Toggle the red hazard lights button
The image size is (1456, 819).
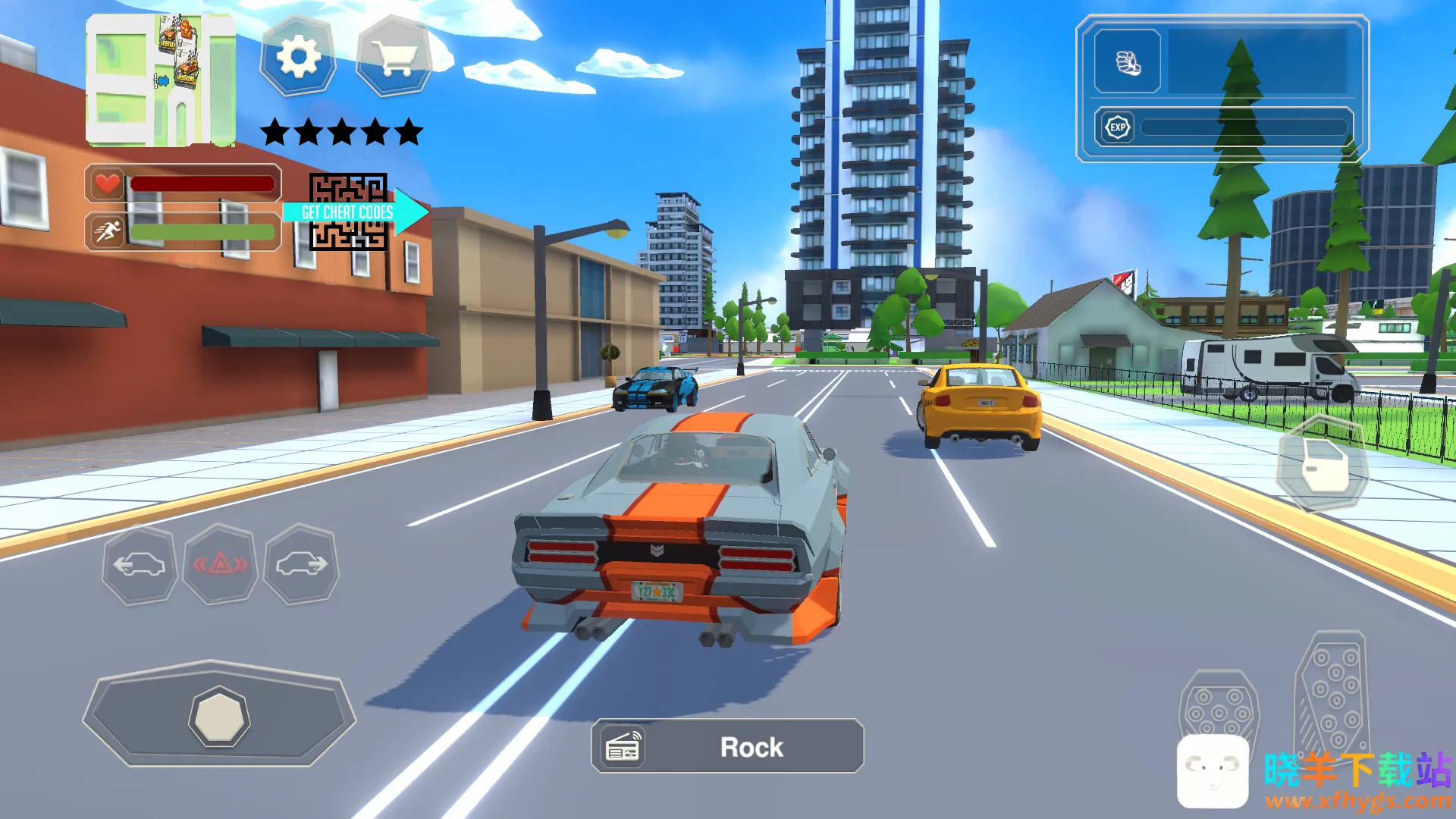220,564
